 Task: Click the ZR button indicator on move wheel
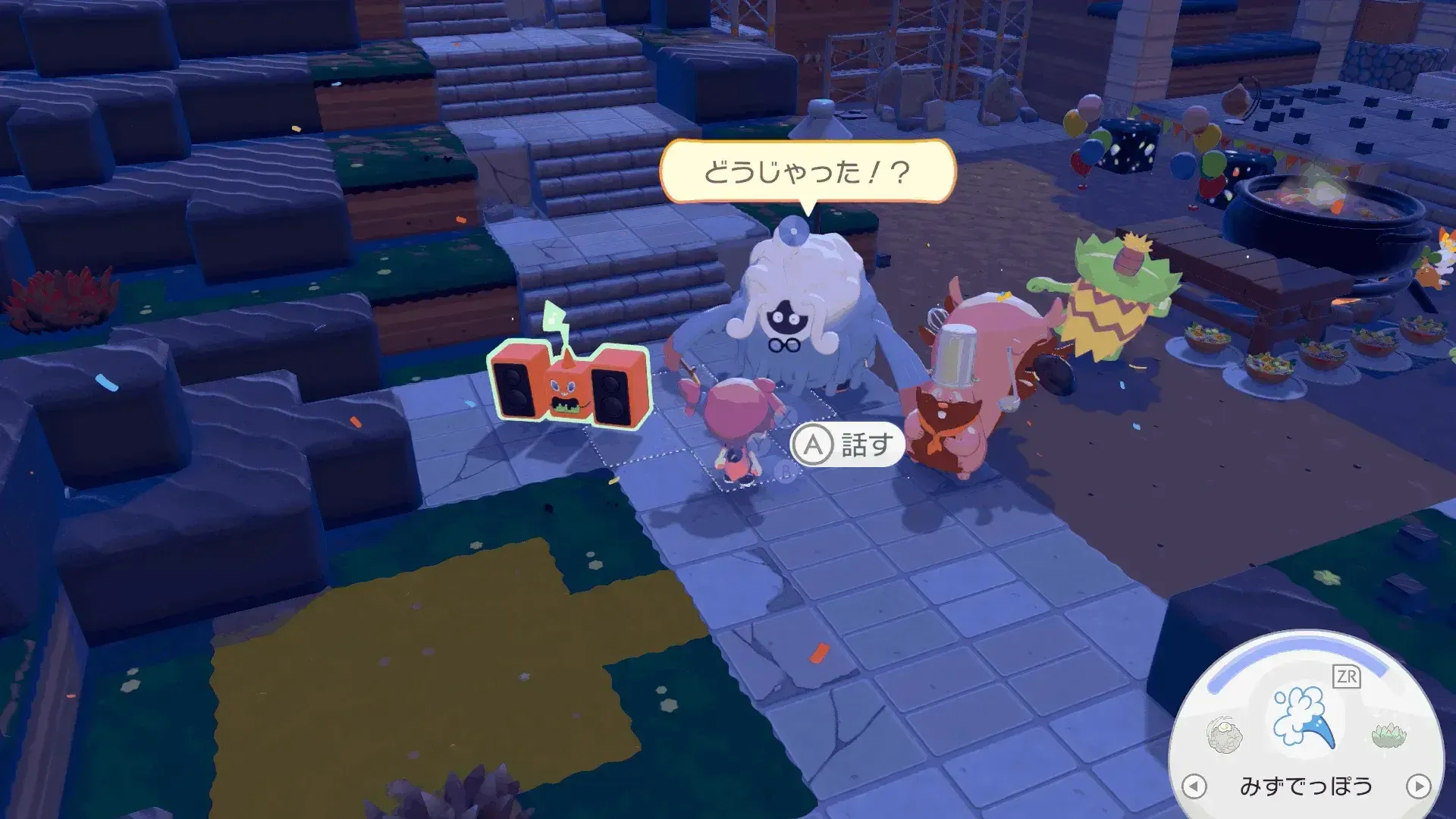[1346, 676]
